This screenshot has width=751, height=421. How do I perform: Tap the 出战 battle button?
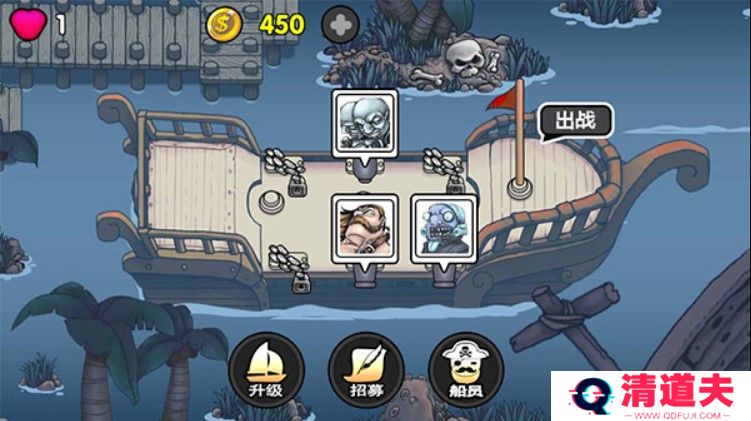(574, 121)
